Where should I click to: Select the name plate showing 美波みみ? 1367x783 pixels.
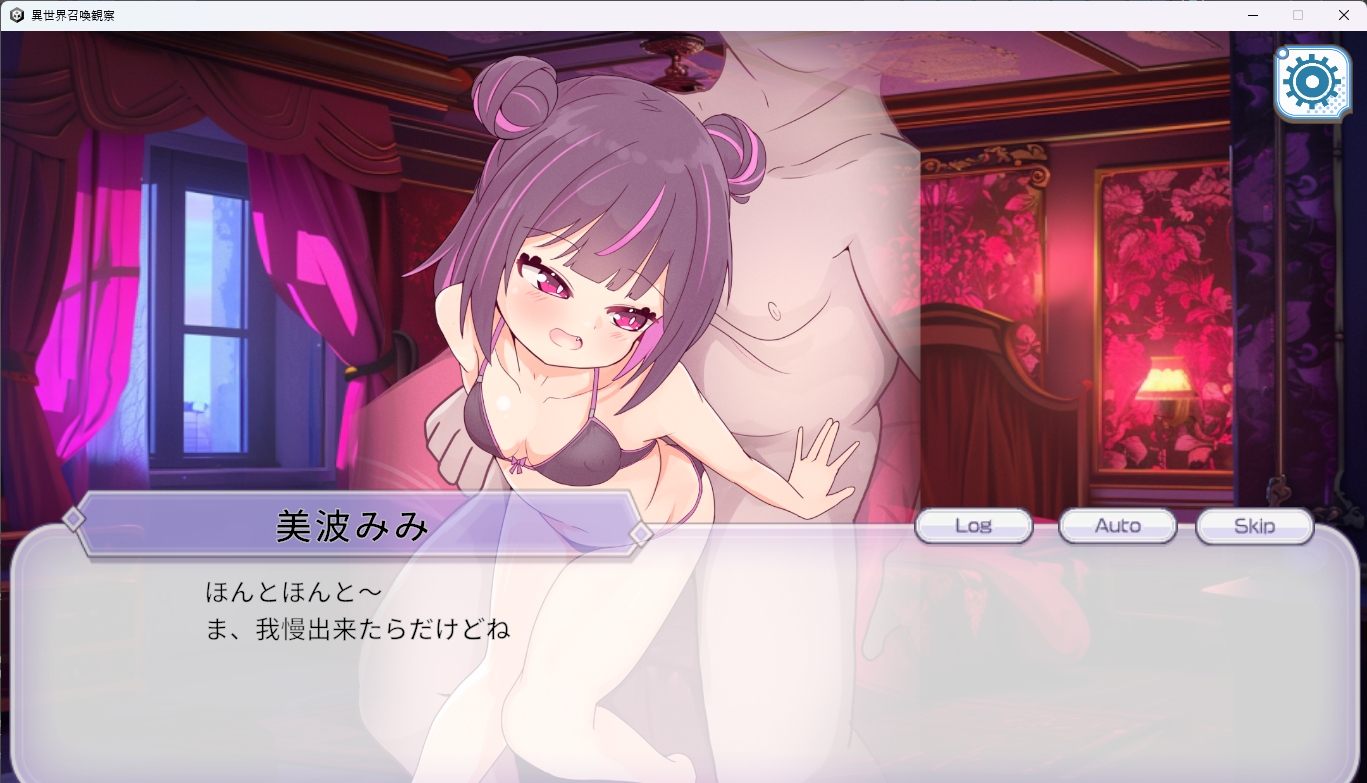click(351, 527)
